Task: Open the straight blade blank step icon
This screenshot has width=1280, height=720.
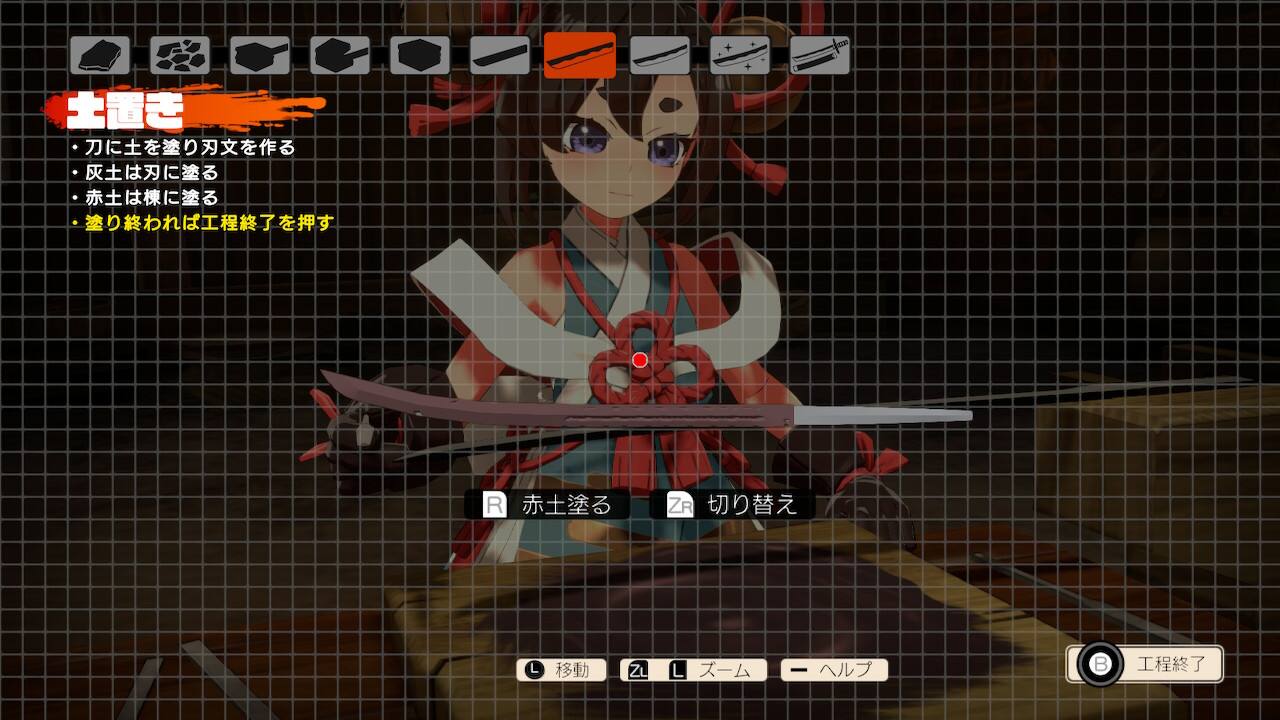Action: 500,55
